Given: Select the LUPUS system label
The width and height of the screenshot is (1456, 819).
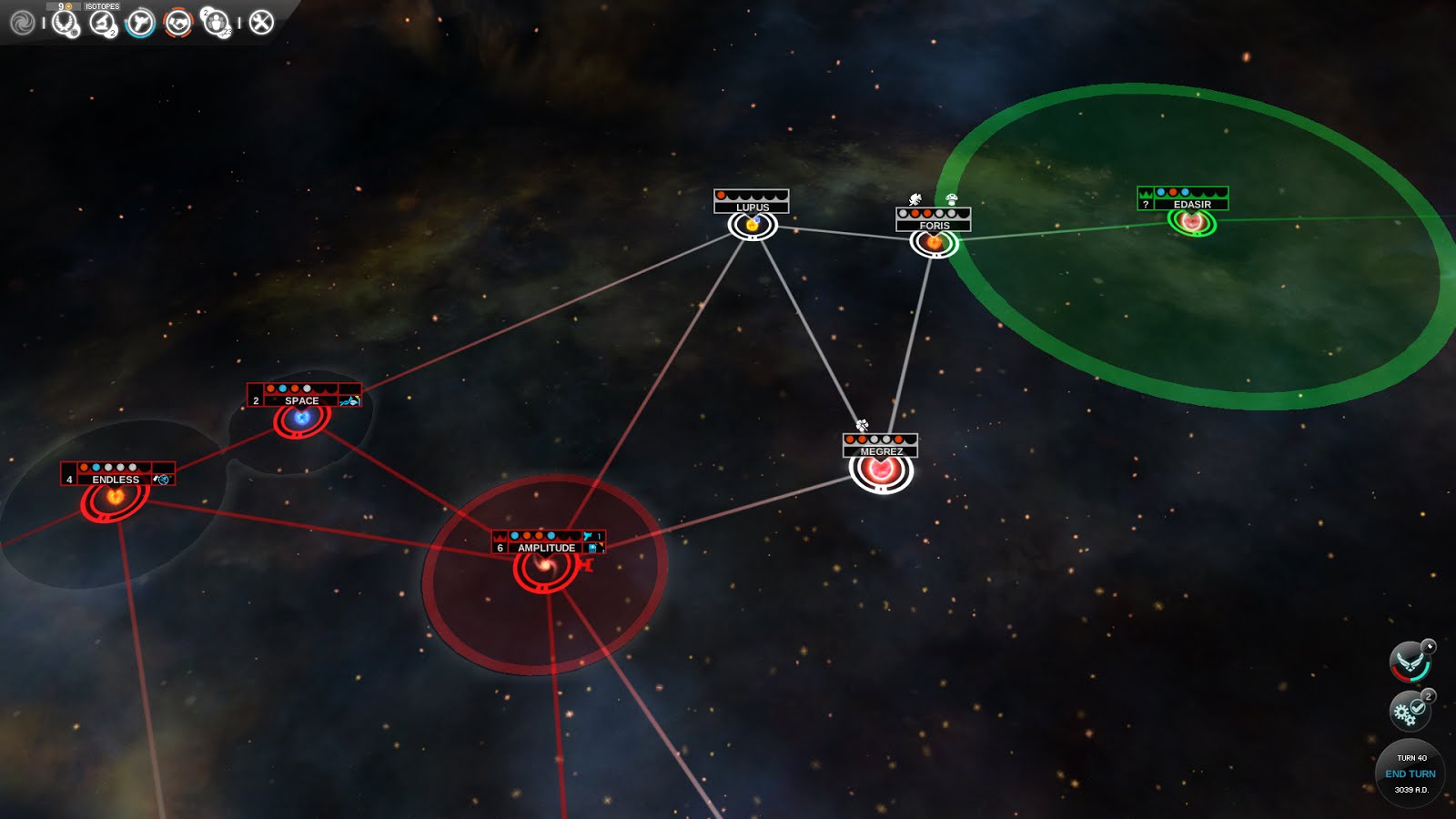Looking at the screenshot, I should (x=753, y=207).
